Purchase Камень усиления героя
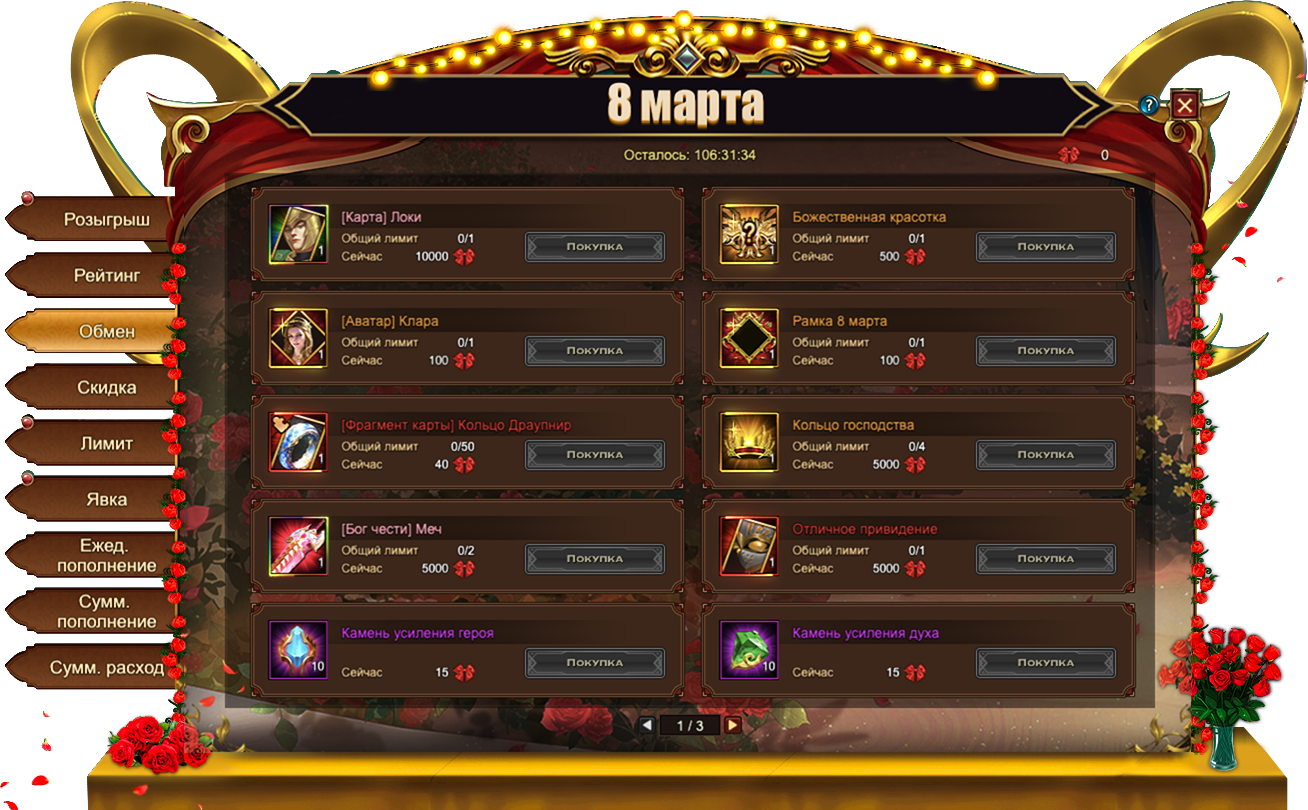The width and height of the screenshot is (1308, 810). (595, 663)
